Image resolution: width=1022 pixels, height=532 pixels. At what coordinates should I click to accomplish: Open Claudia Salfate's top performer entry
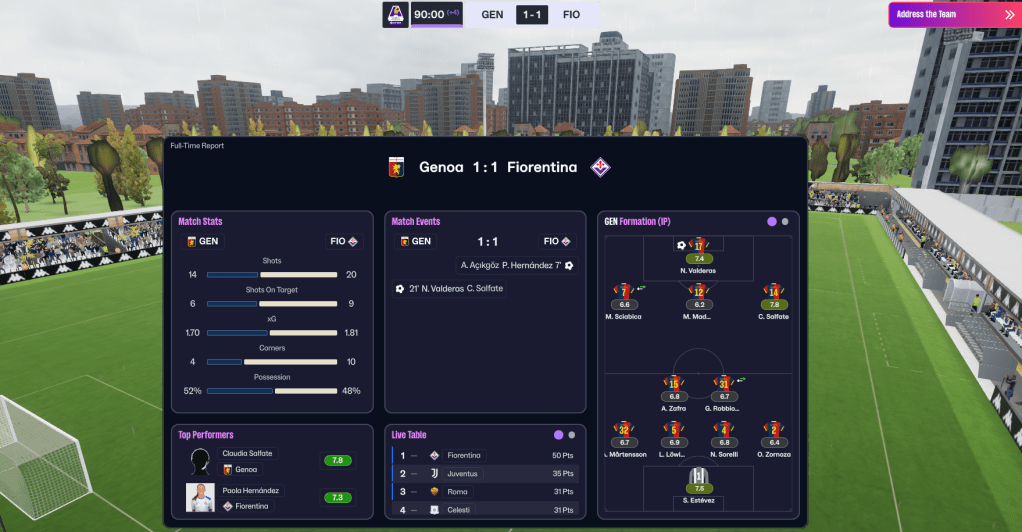pos(247,461)
